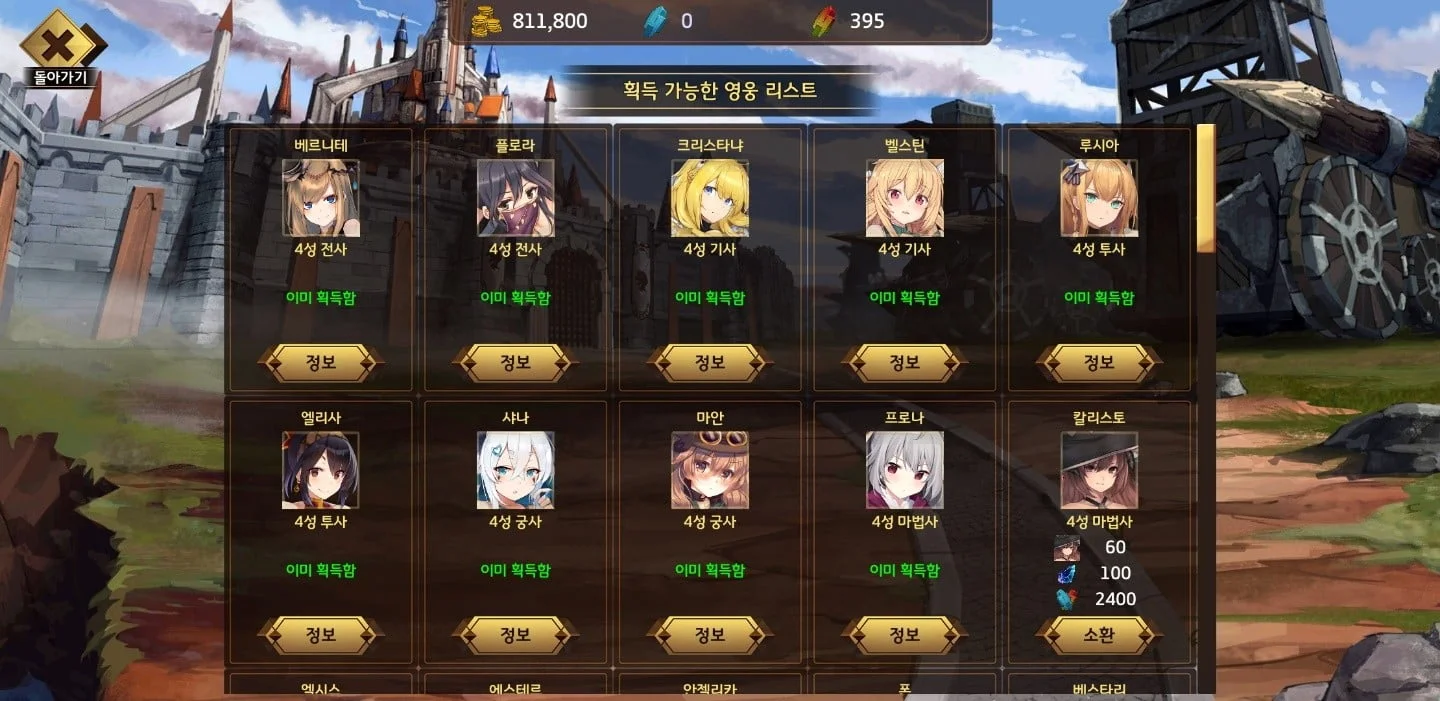Open 벨스틴's 정보 button
This screenshot has width=1440, height=701.
[x=904, y=363]
